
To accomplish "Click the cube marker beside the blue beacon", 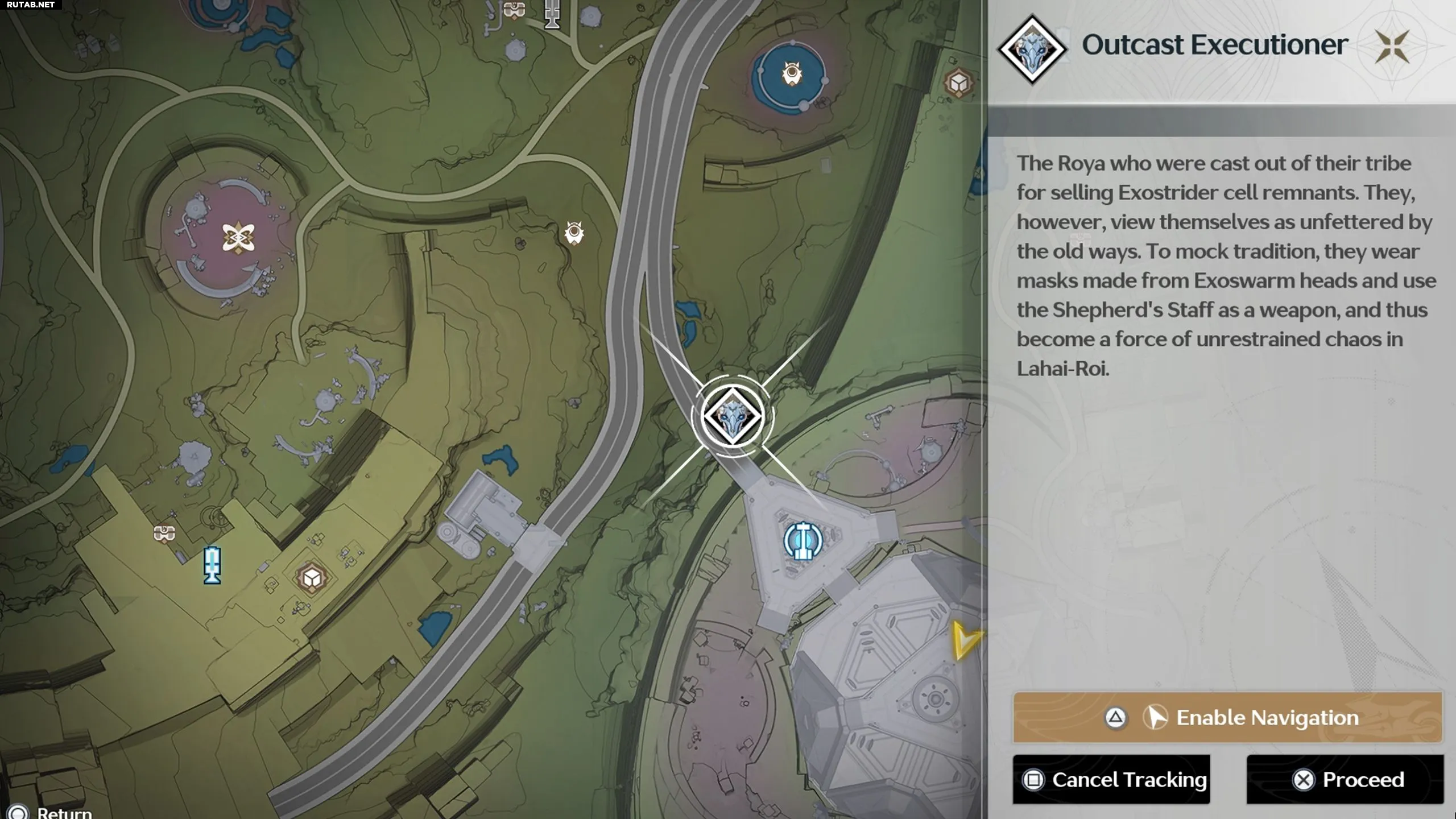I will coord(312,578).
